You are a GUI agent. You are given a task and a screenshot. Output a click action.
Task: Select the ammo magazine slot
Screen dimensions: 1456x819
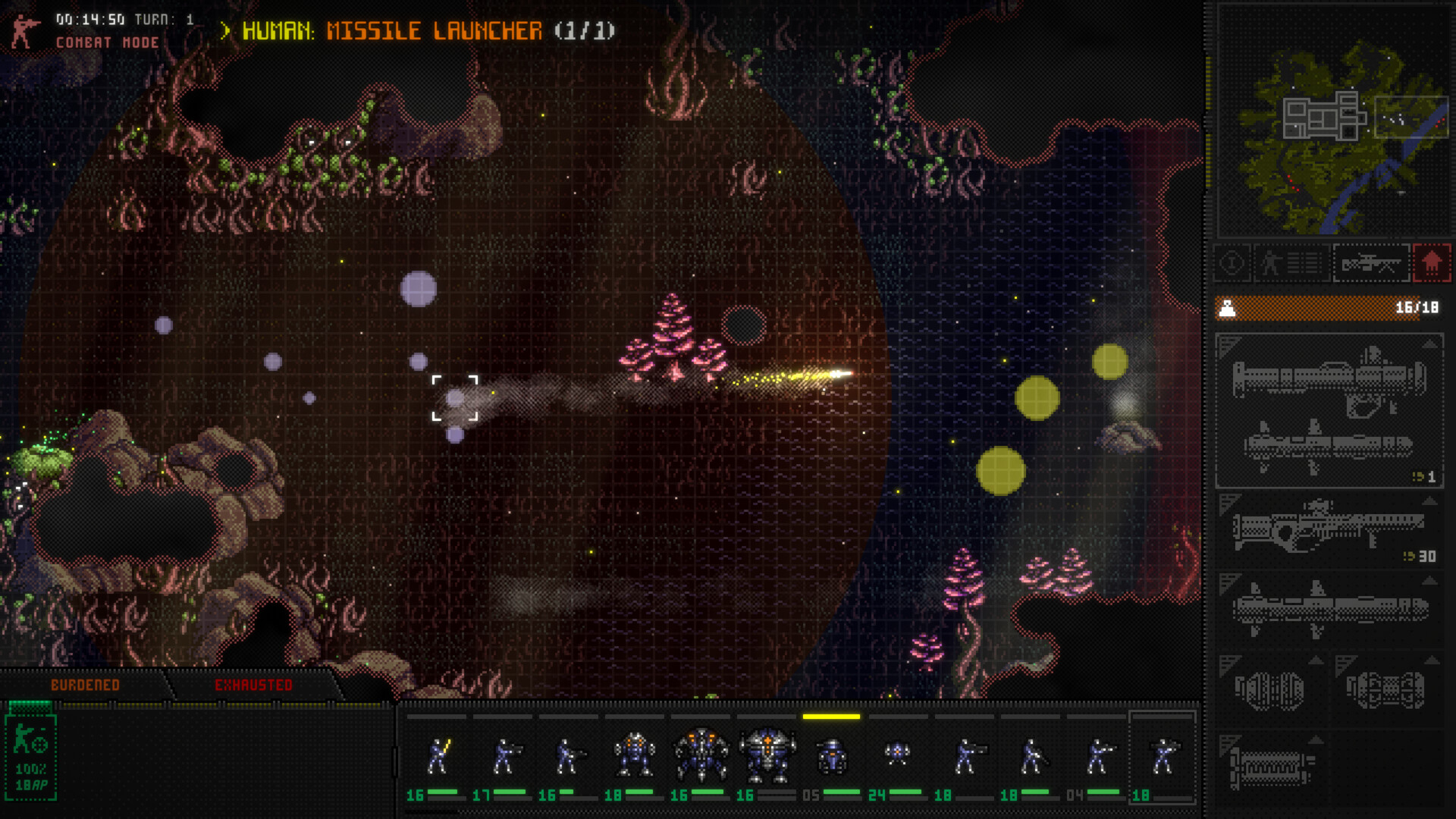(x=1270, y=767)
